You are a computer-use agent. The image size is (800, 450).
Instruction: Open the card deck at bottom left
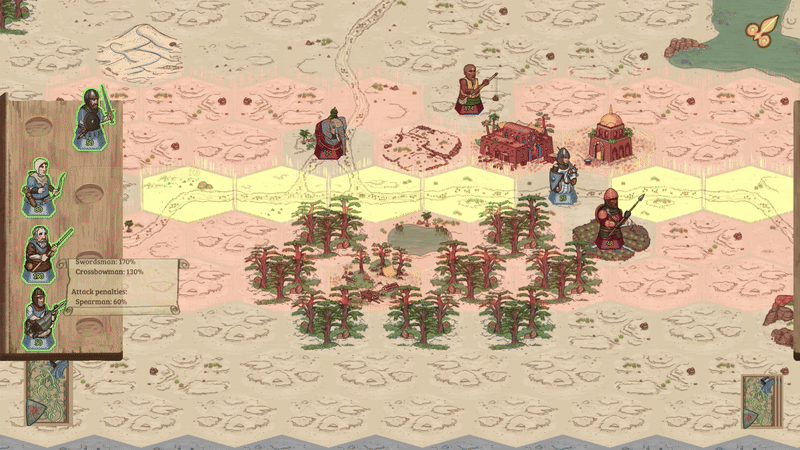tap(47, 394)
